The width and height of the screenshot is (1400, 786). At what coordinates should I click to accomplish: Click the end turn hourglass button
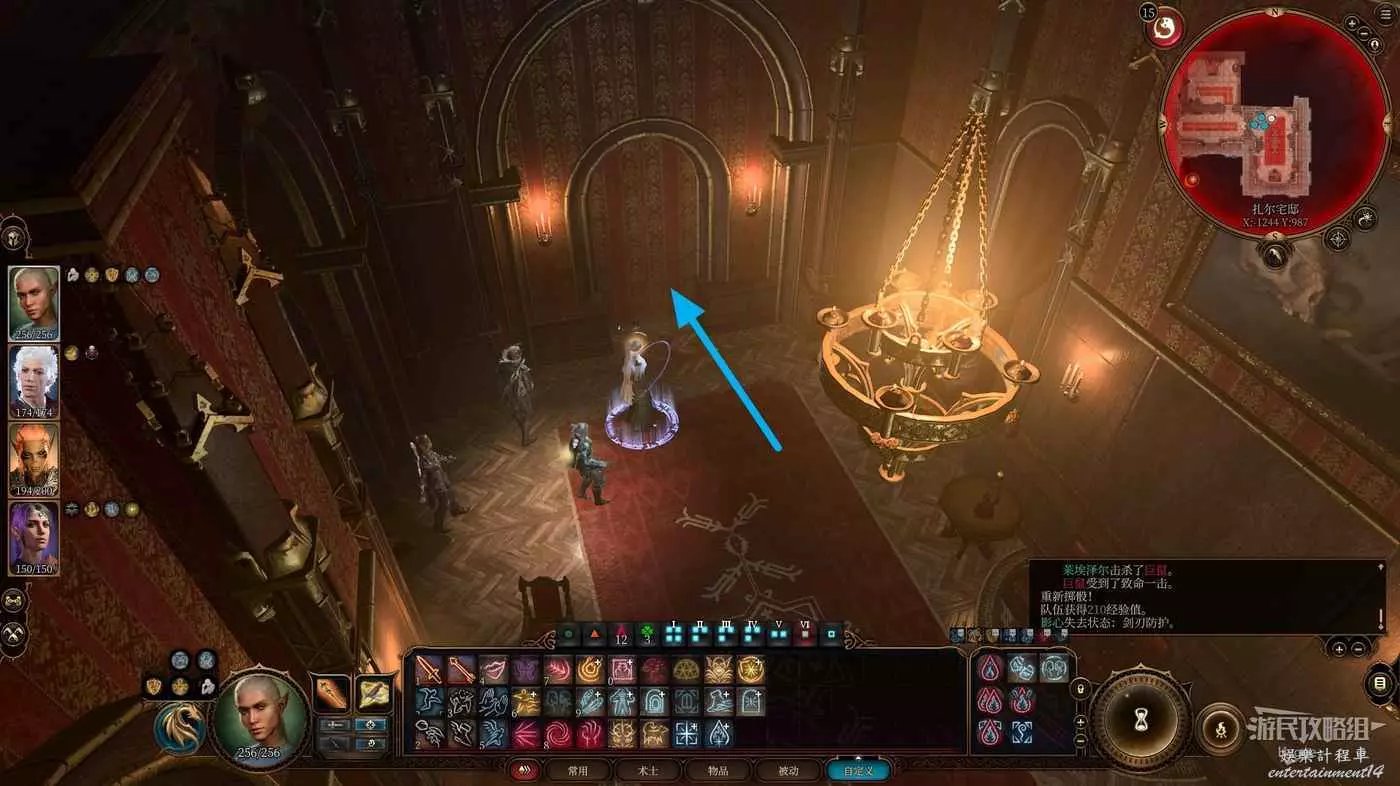(x=1140, y=718)
